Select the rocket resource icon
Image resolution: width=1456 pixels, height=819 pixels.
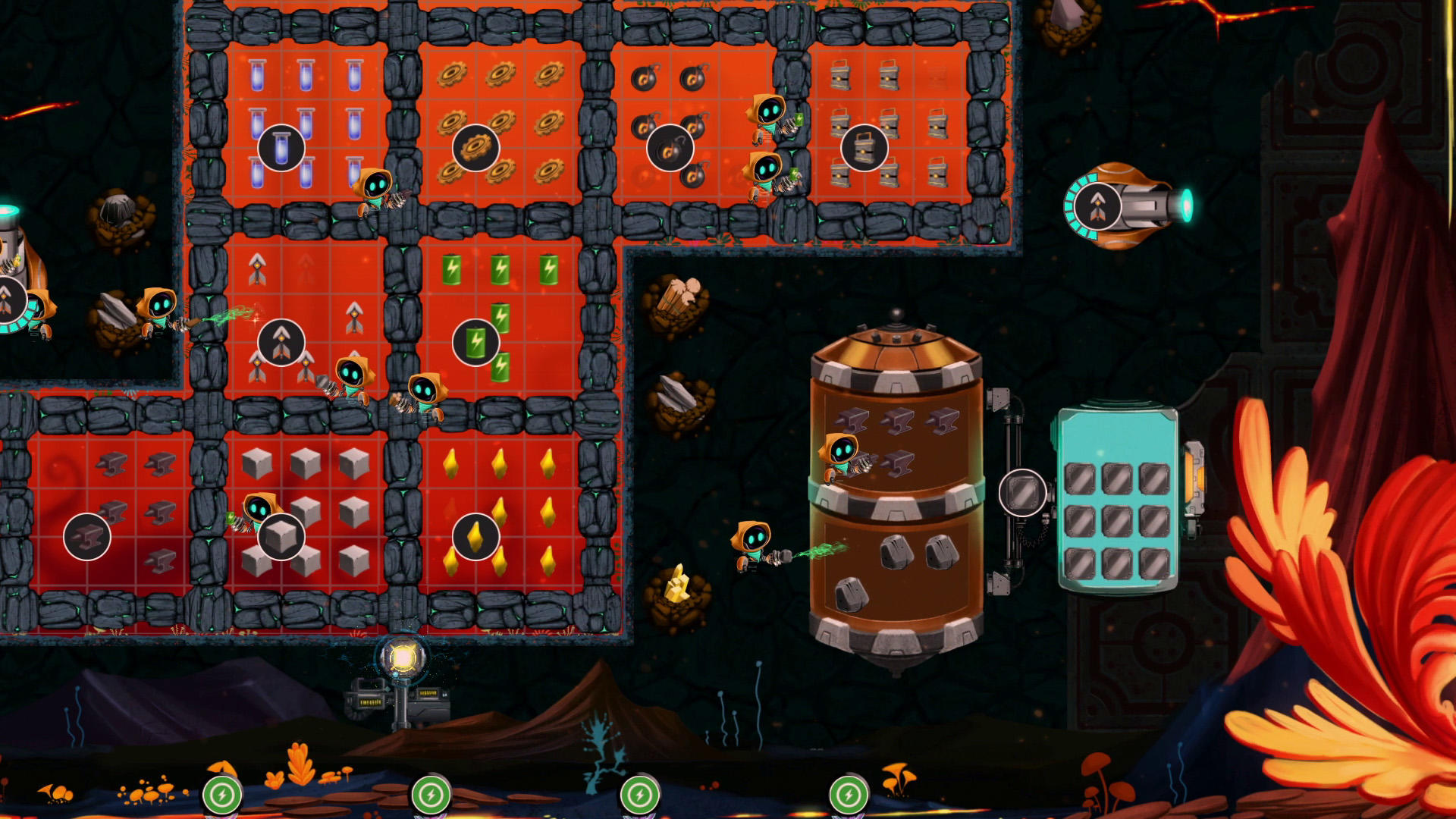[281, 341]
